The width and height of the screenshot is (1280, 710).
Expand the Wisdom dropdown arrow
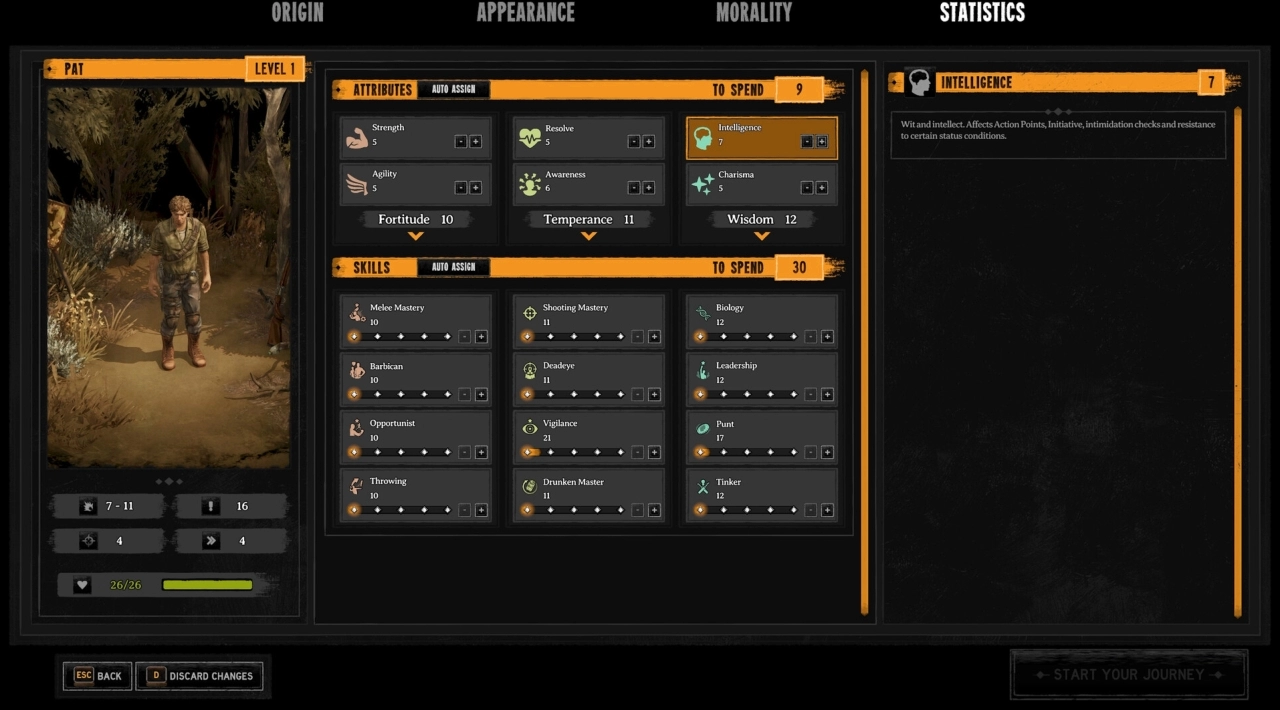[762, 236]
